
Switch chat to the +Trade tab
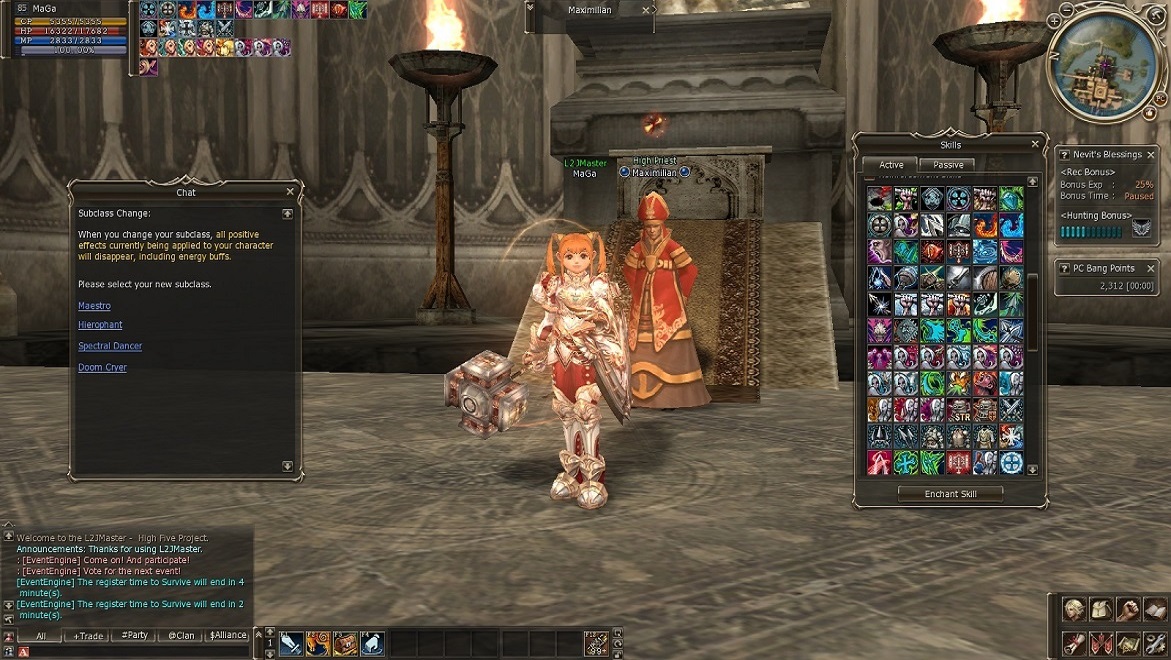click(x=89, y=635)
